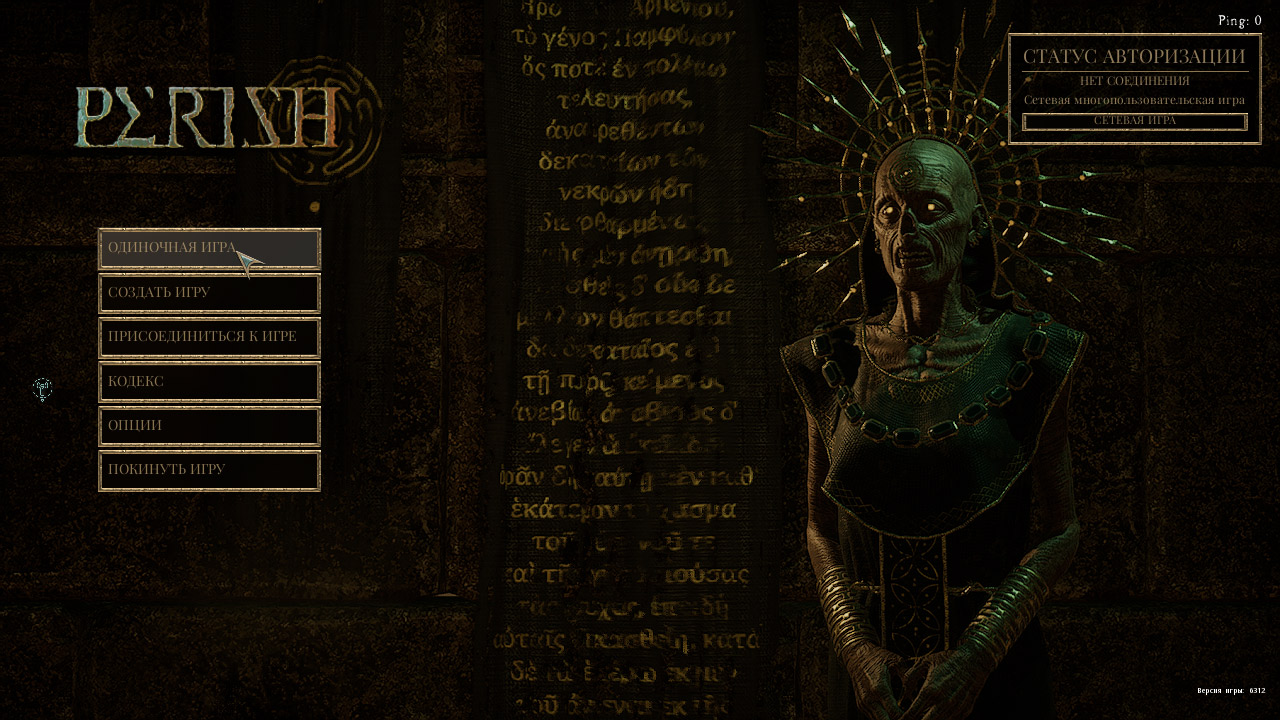Open the КОДЕКС codex
1280x720 pixels.
[x=209, y=382]
